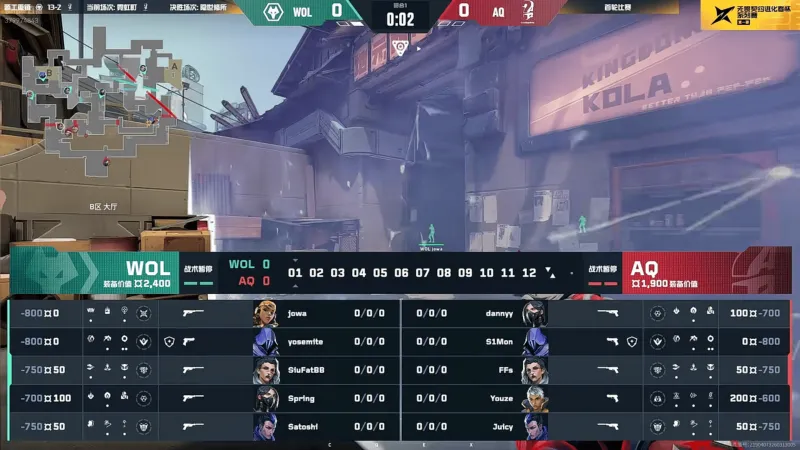Choose SiuFatBB's agent portrait

(266, 370)
